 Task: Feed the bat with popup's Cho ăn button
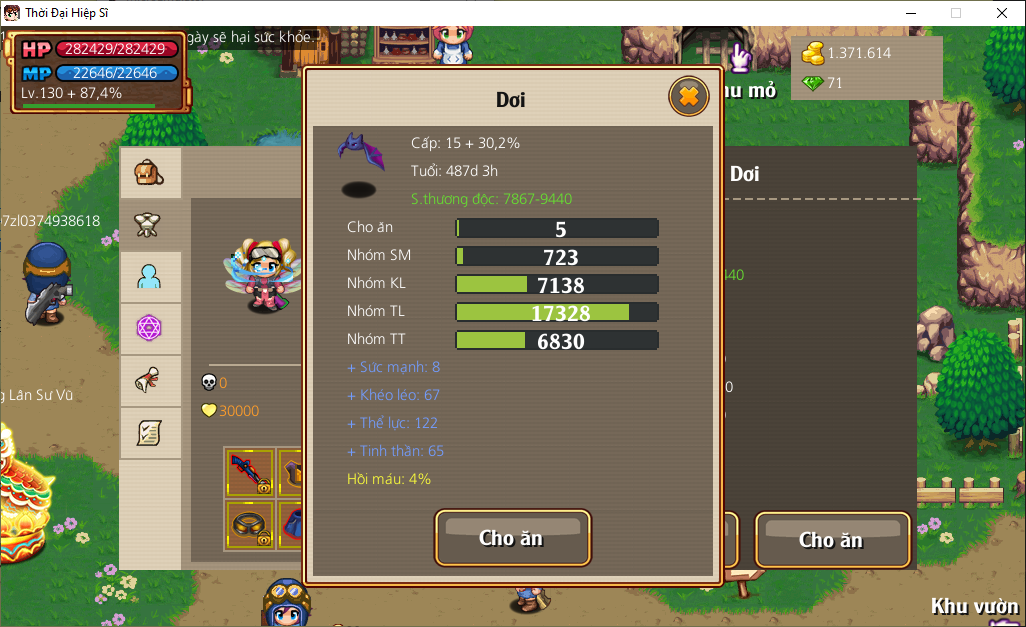(x=512, y=538)
